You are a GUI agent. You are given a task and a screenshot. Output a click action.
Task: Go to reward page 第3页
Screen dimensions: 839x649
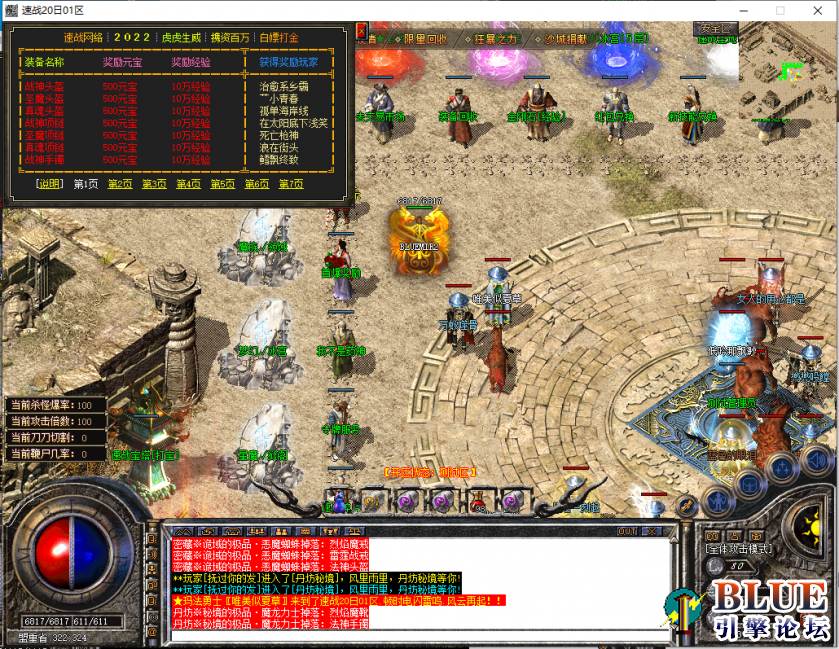tap(153, 184)
